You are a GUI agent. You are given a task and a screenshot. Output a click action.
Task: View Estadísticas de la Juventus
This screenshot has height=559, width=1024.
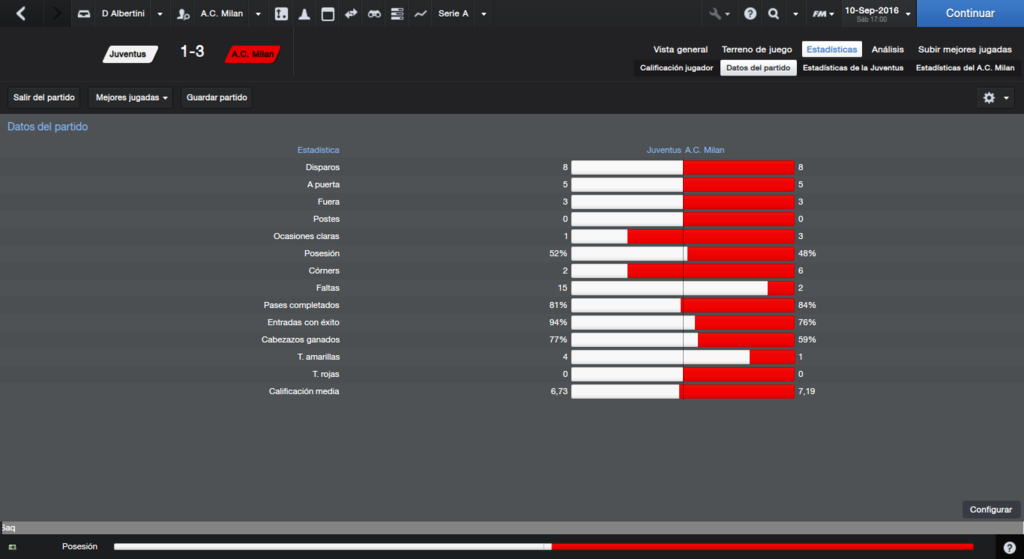click(x=853, y=68)
